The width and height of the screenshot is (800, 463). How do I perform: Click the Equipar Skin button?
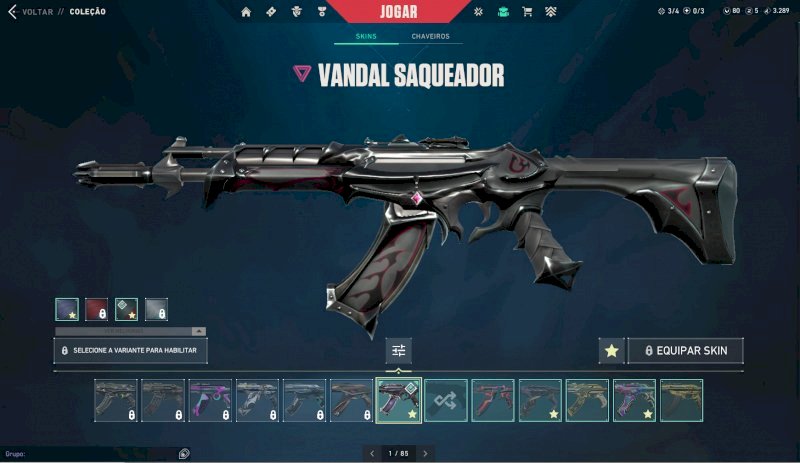pos(686,350)
